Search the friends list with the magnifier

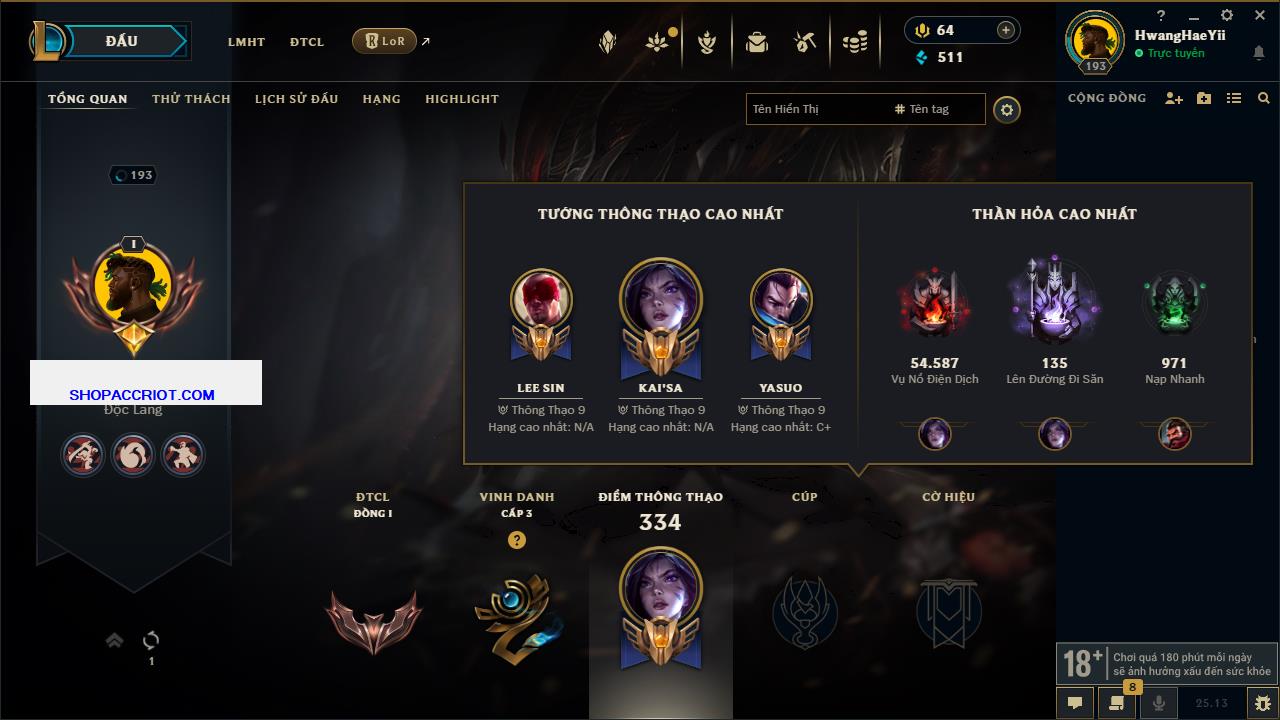[1264, 99]
